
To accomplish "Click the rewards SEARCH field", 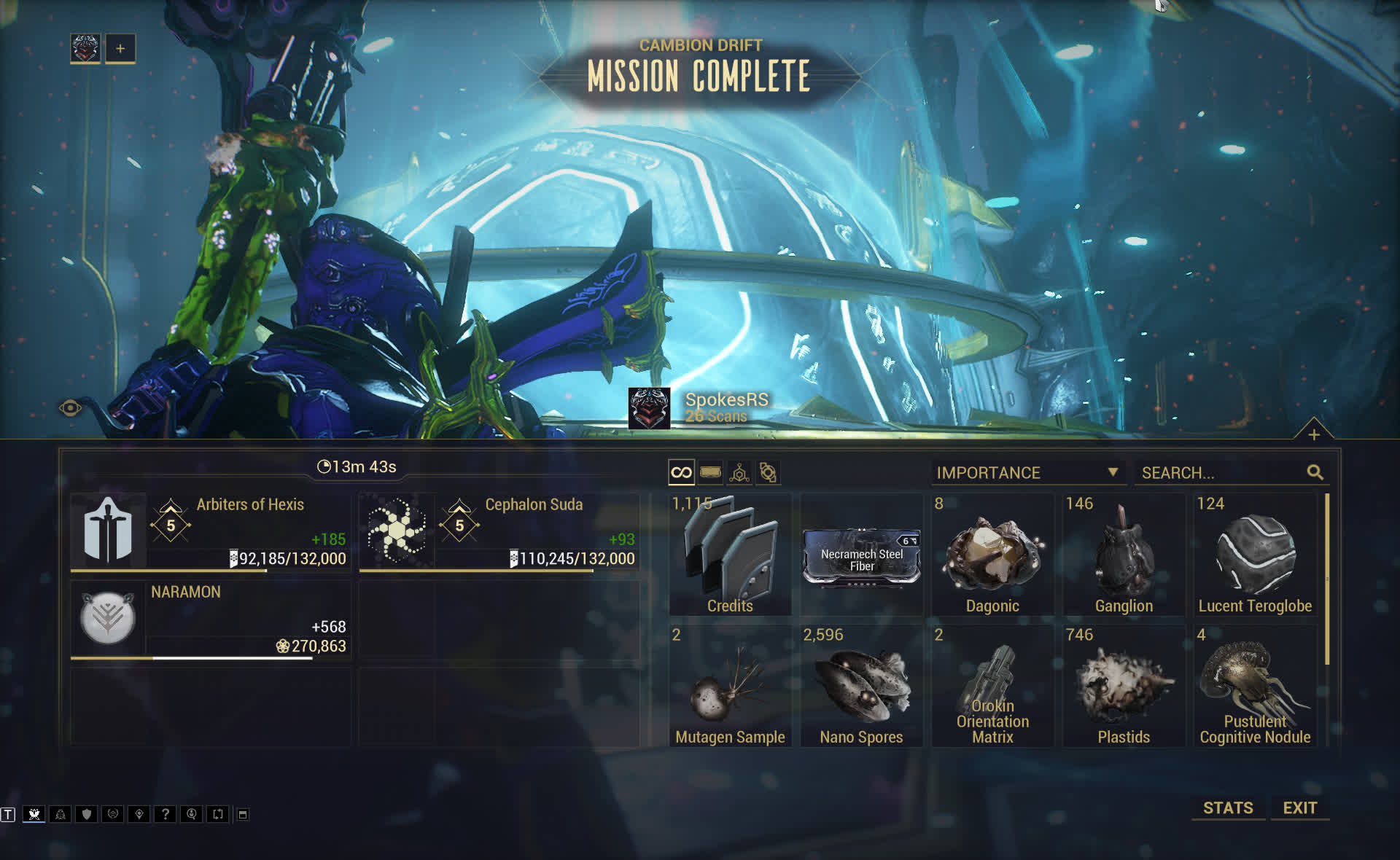I will tap(1222, 473).
